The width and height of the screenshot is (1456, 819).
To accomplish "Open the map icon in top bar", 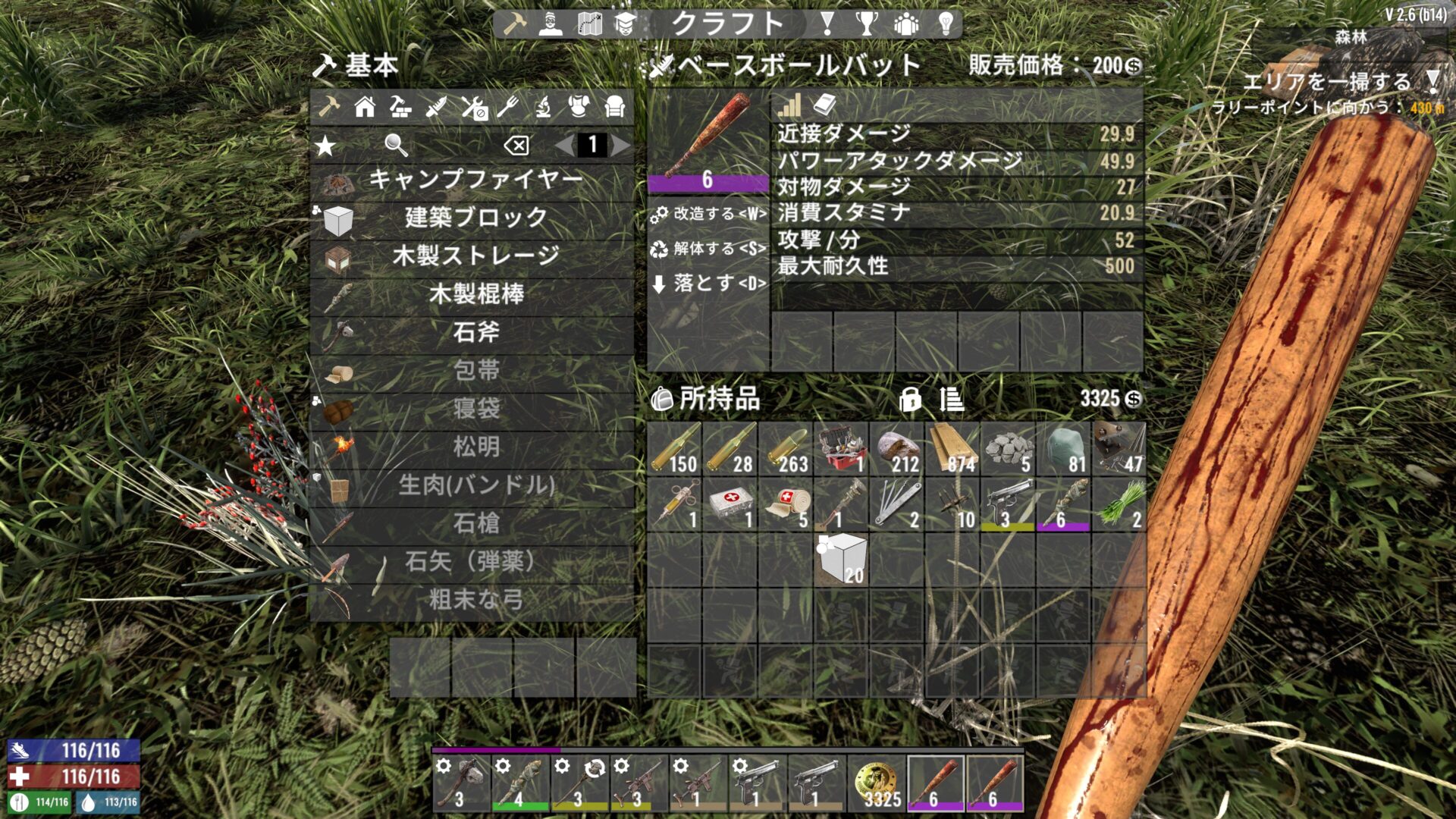I will [590, 21].
